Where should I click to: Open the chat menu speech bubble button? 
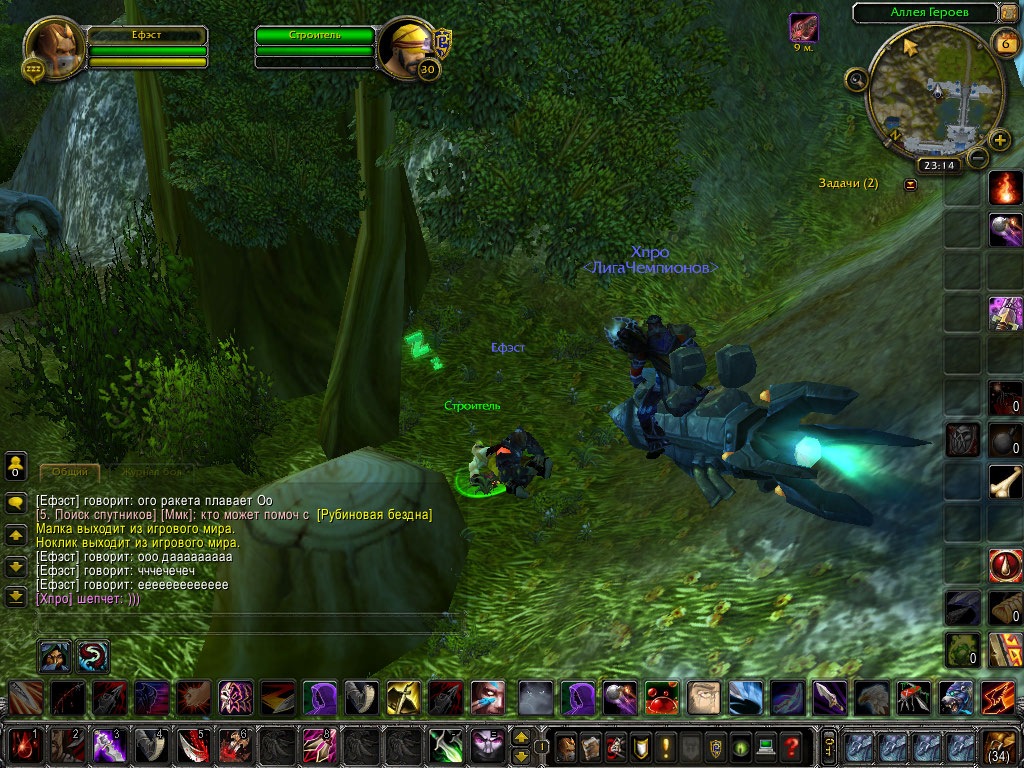tap(16, 503)
